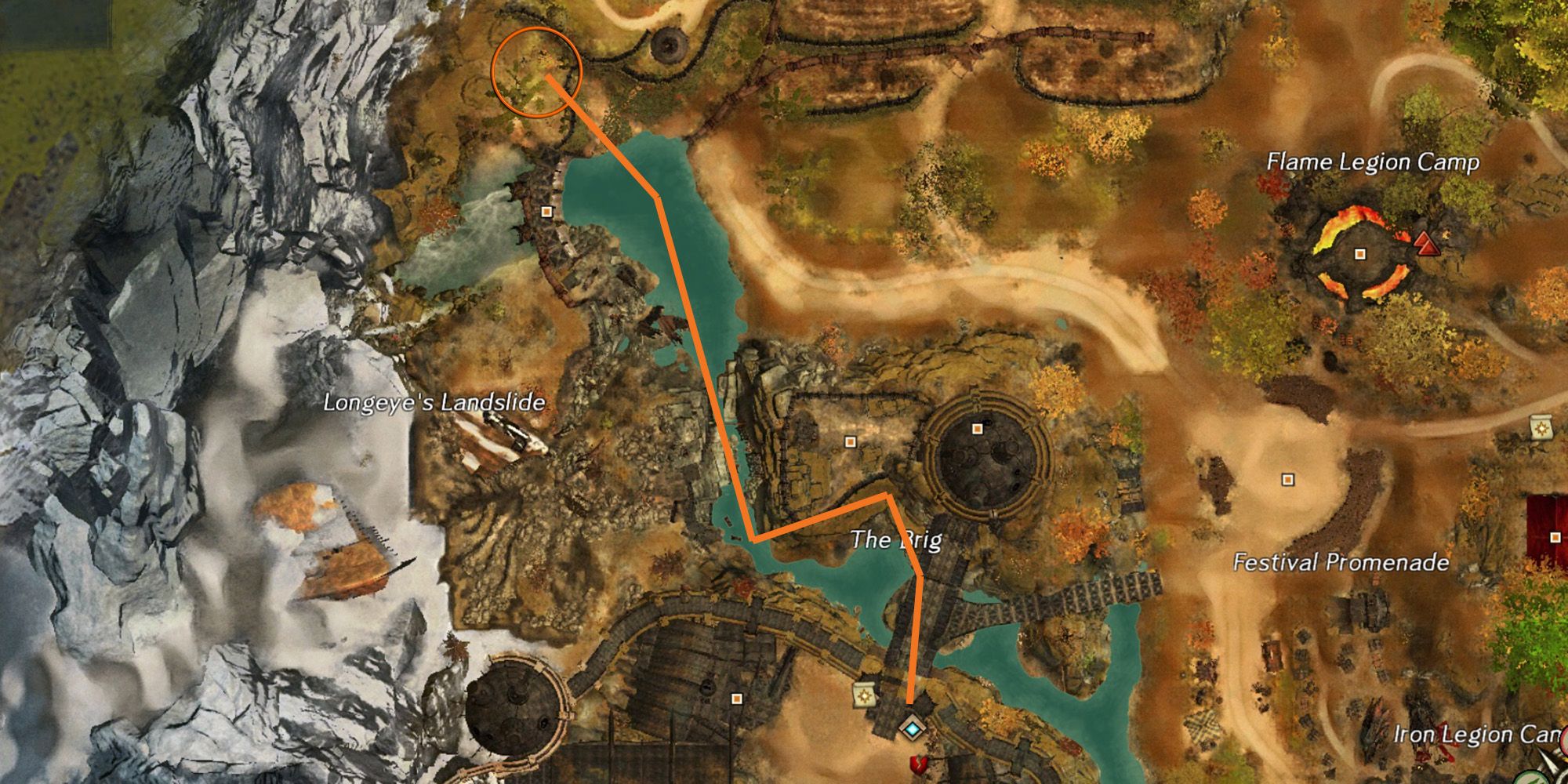Click the point-of-interest square inside the lava ring

click(x=1359, y=255)
